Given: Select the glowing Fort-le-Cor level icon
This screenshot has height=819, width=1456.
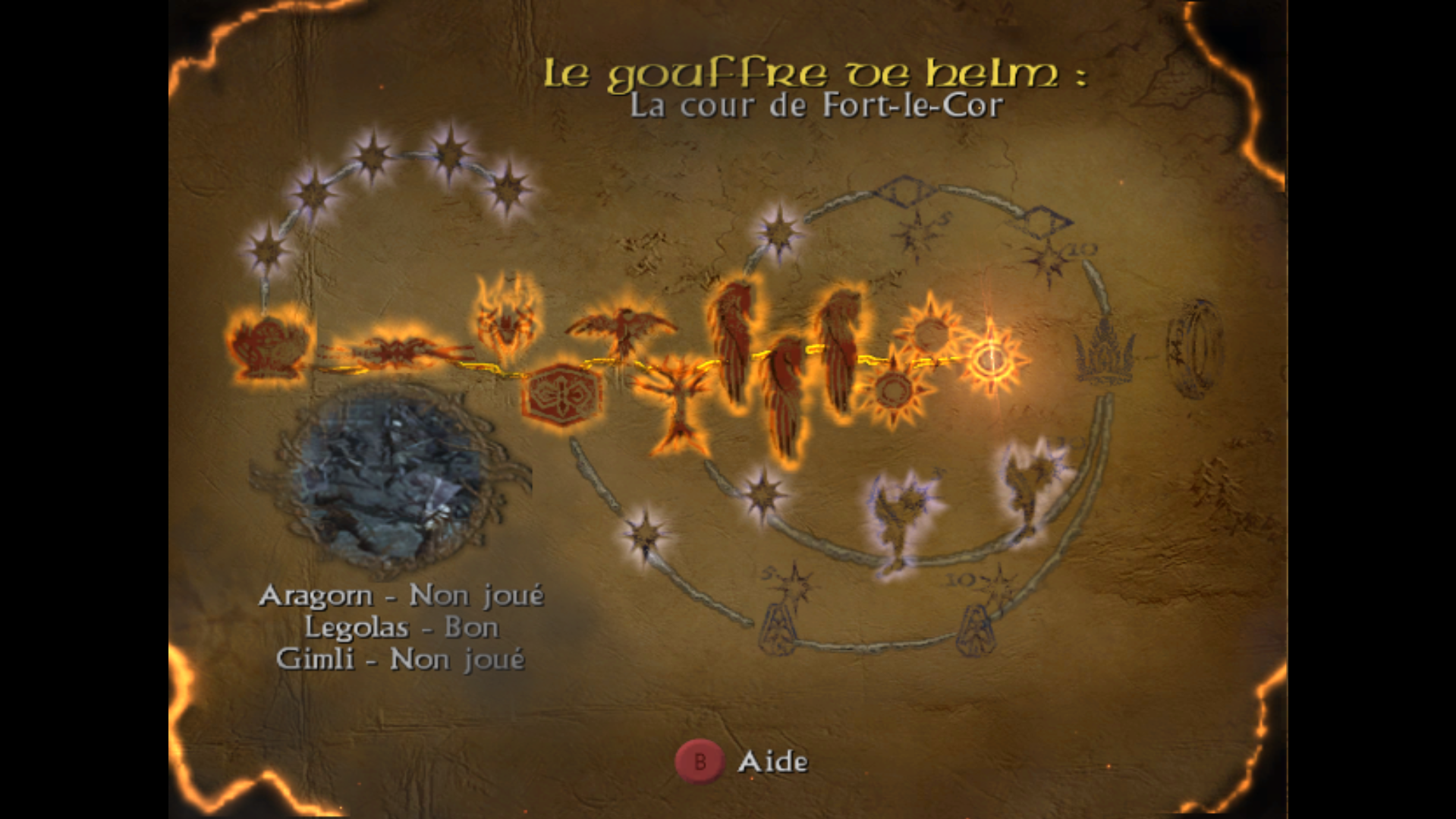Looking at the screenshot, I should point(990,361).
